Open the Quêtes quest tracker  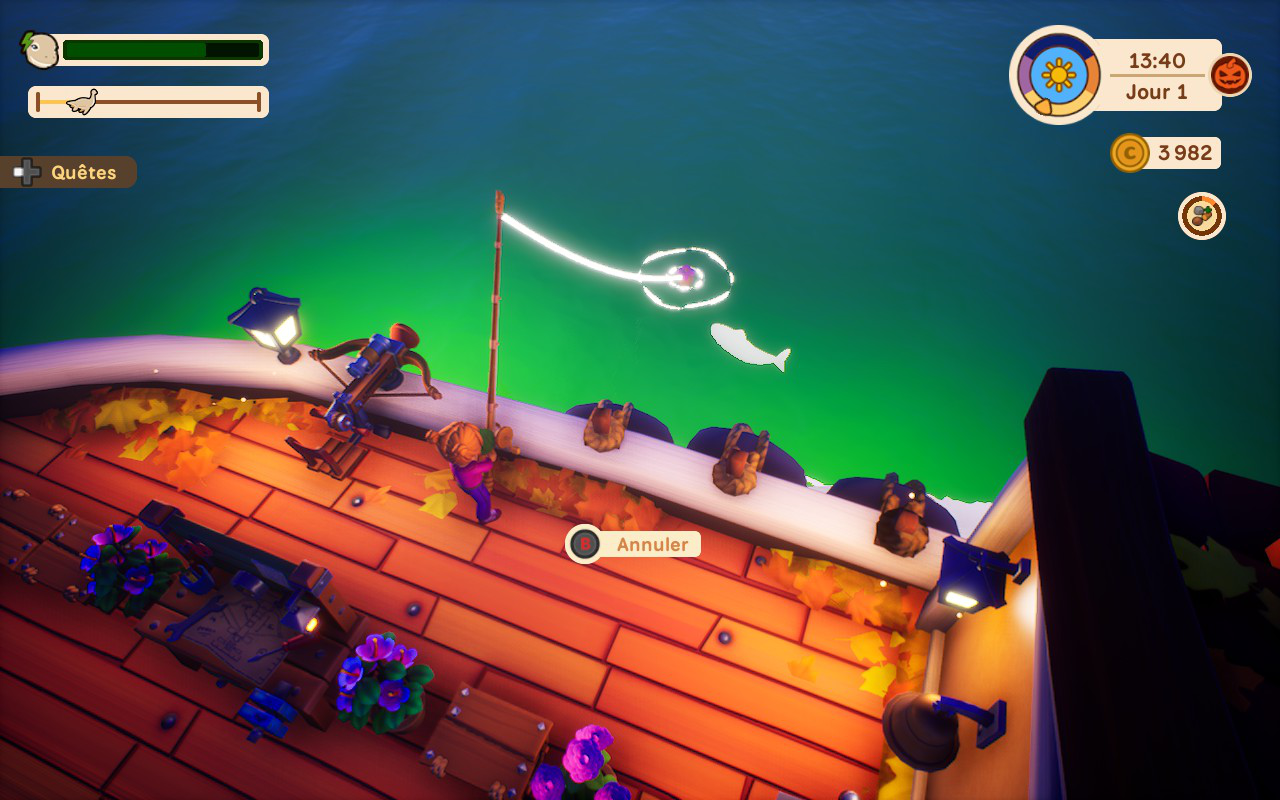[x=70, y=172]
